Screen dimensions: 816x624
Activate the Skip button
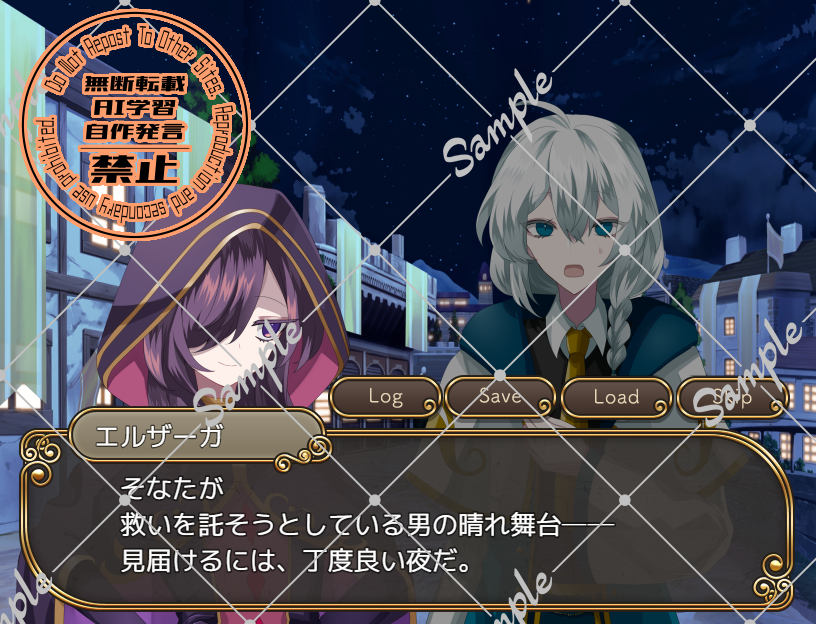click(x=732, y=397)
